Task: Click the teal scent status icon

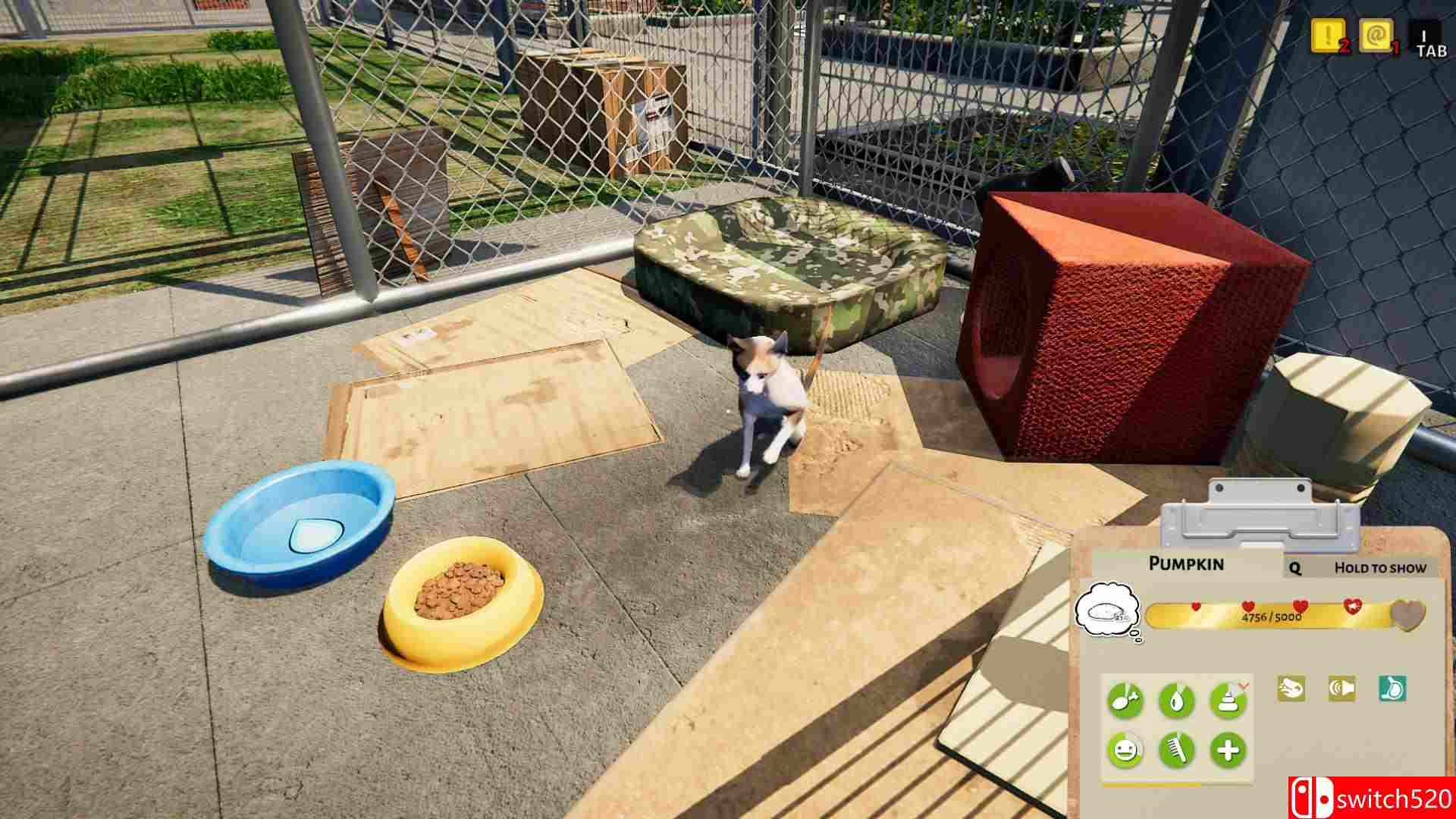Action: point(1392,689)
